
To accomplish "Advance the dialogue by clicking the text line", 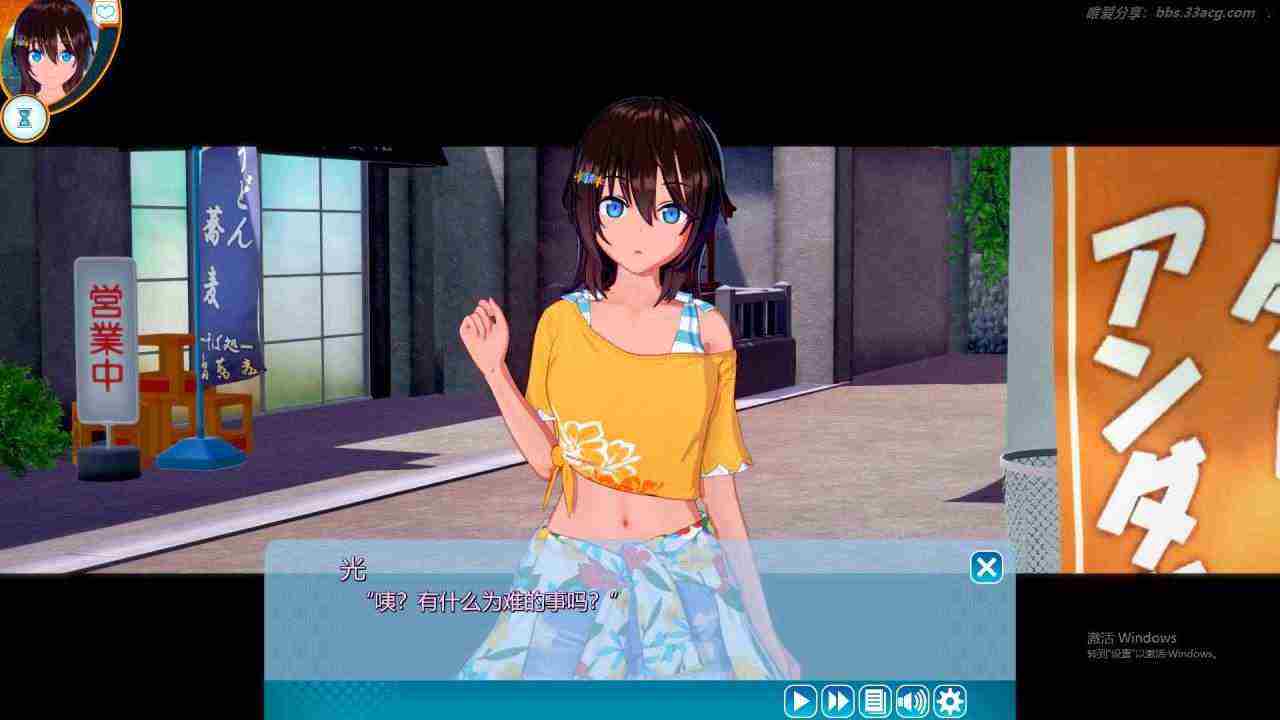I will (494, 602).
